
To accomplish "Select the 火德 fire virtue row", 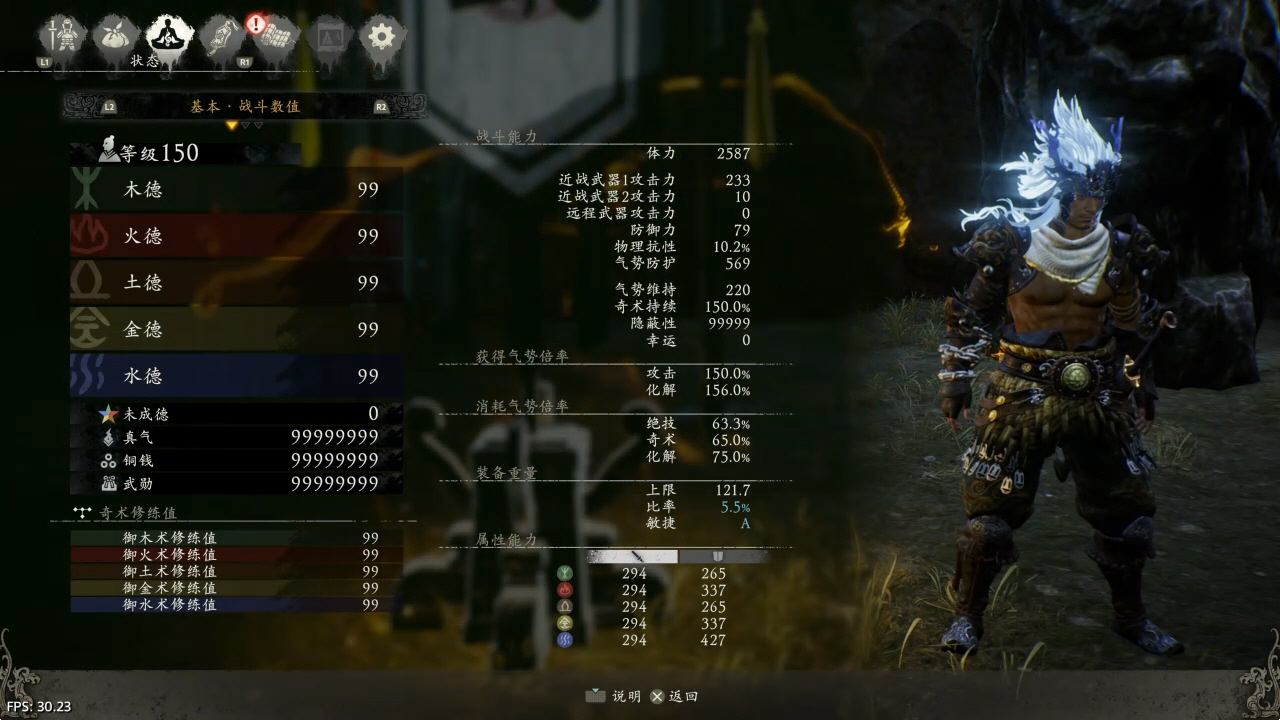I will pos(237,236).
